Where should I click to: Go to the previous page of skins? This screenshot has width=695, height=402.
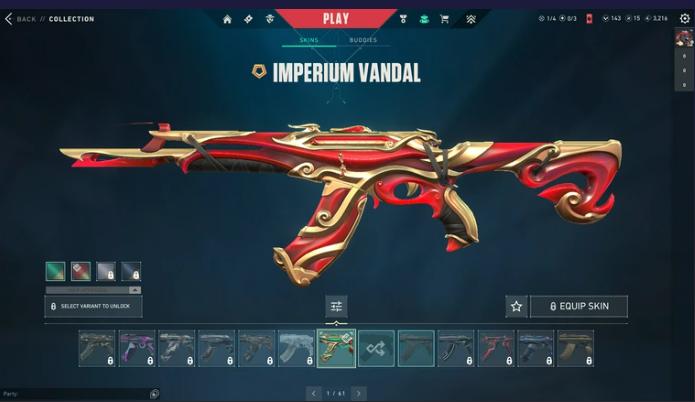coord(314,393)
